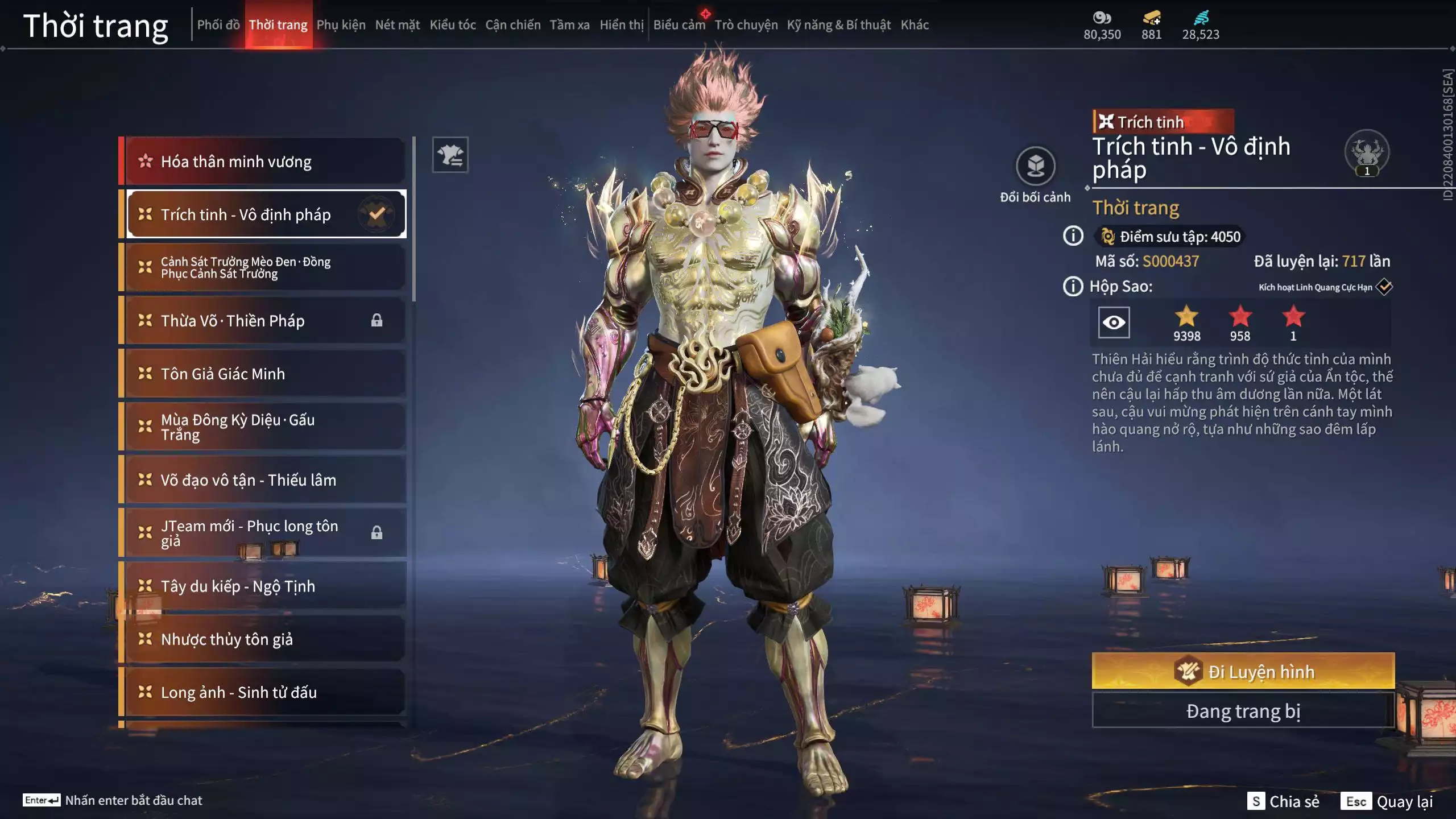Click the coin currency icon showing 80,350
Screen dimensions: 1456x819
click(1102, 18)
